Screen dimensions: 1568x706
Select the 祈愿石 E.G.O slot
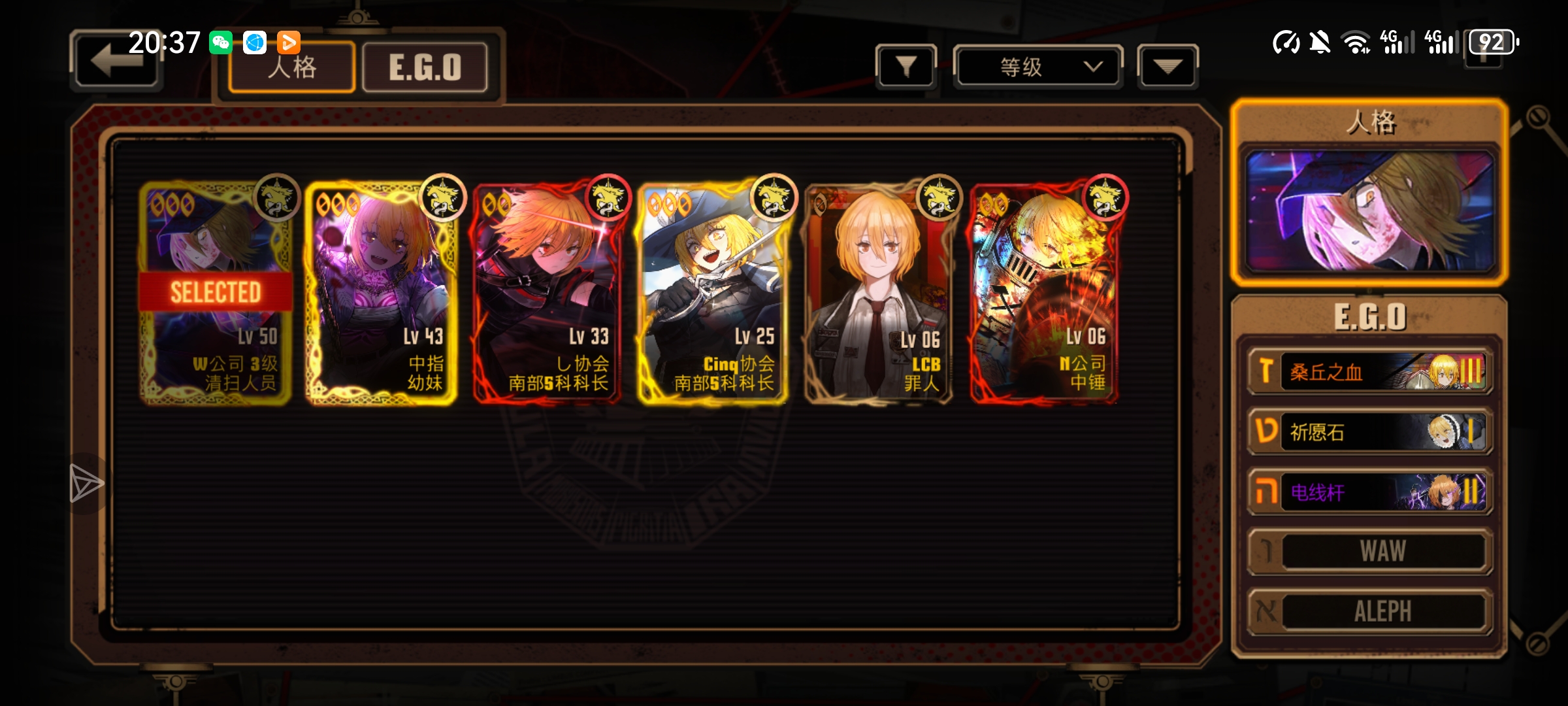[x=1369, y=431]
